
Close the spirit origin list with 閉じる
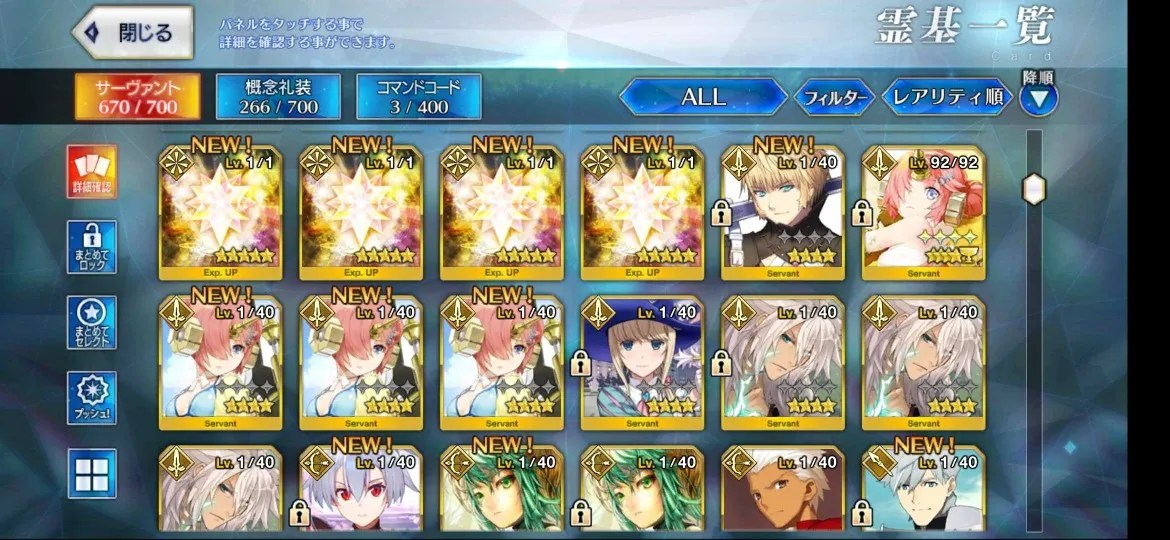pos(136,34)
